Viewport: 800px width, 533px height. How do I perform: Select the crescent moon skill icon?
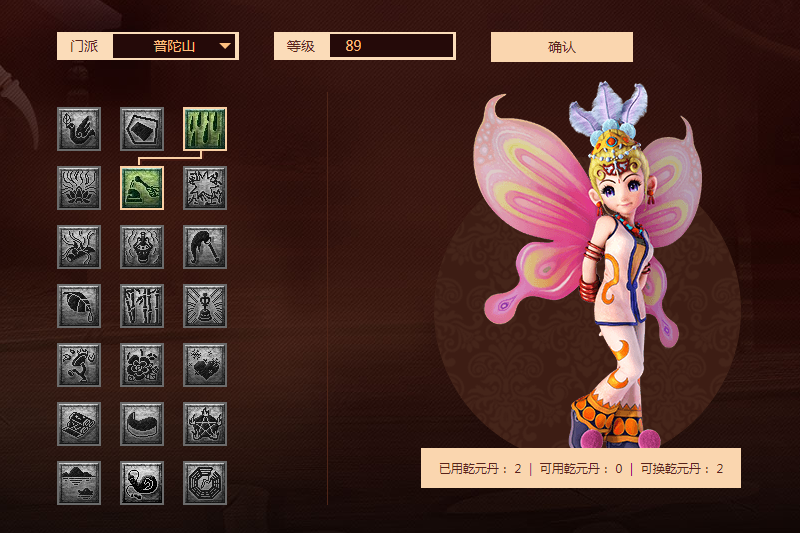point(142,424)
